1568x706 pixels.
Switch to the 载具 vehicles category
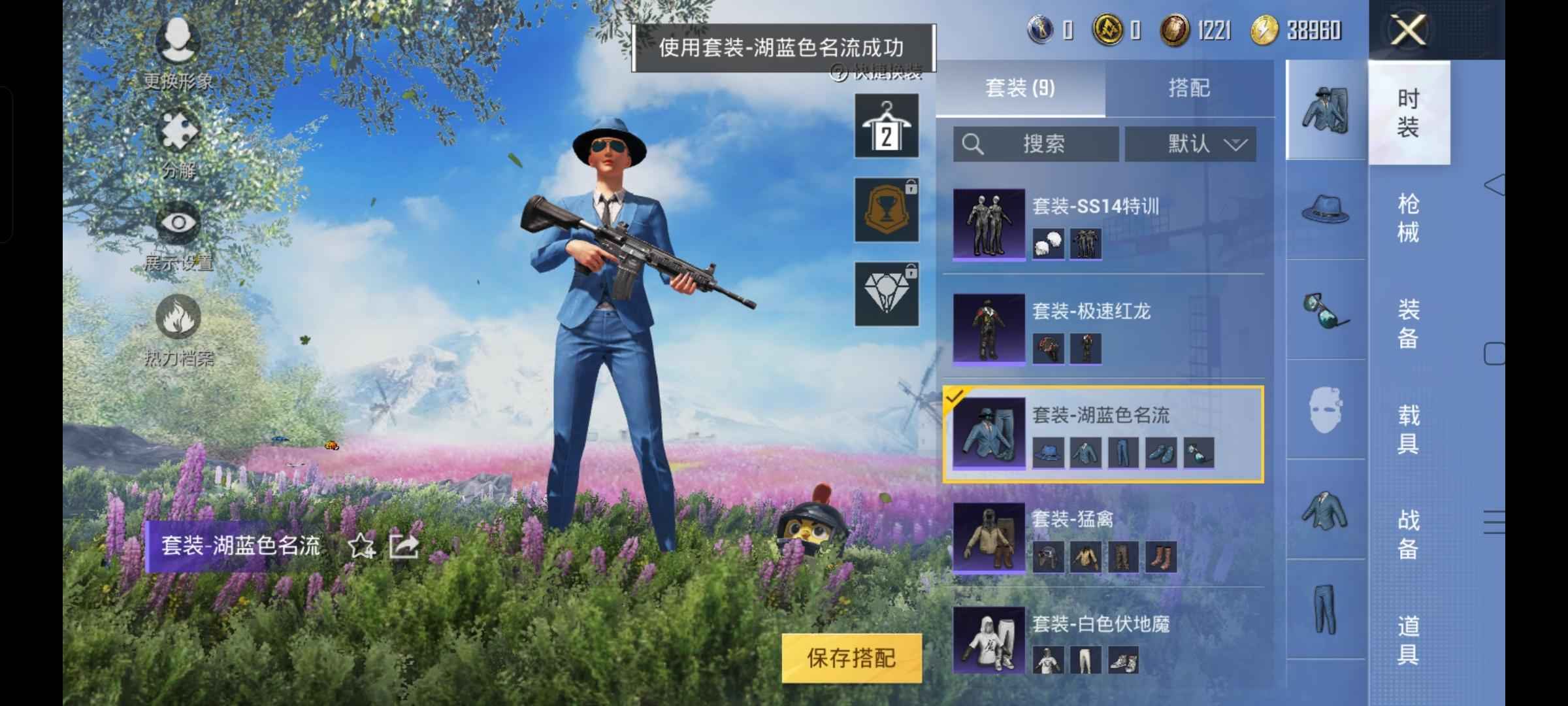pos(1408,429)
